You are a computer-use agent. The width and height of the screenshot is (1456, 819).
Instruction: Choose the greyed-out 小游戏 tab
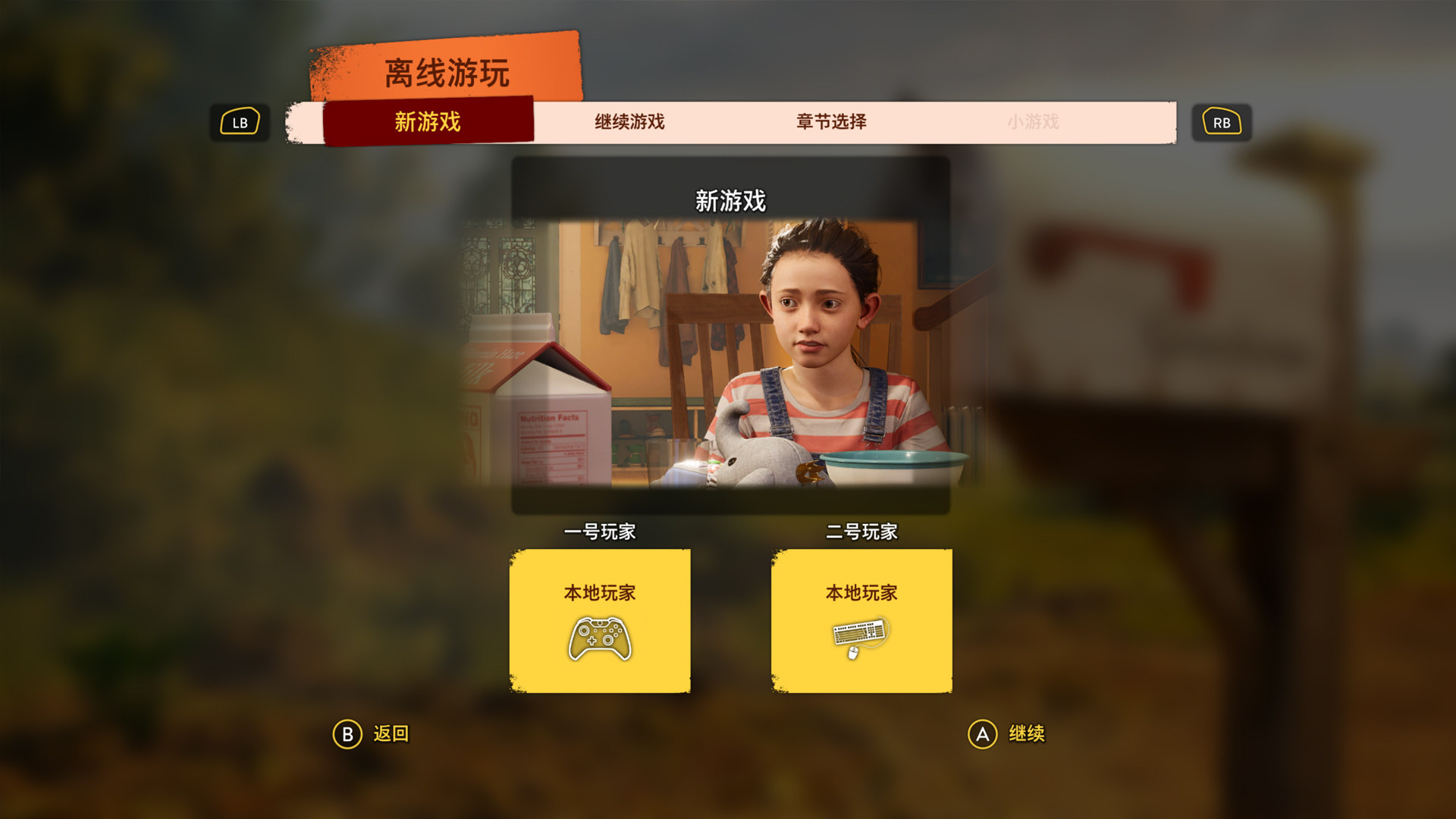tap(1033, 121)
